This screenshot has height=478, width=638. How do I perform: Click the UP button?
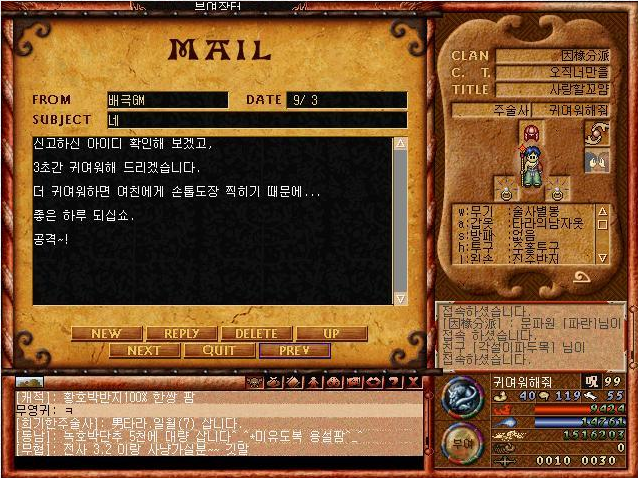click(331, 333)
